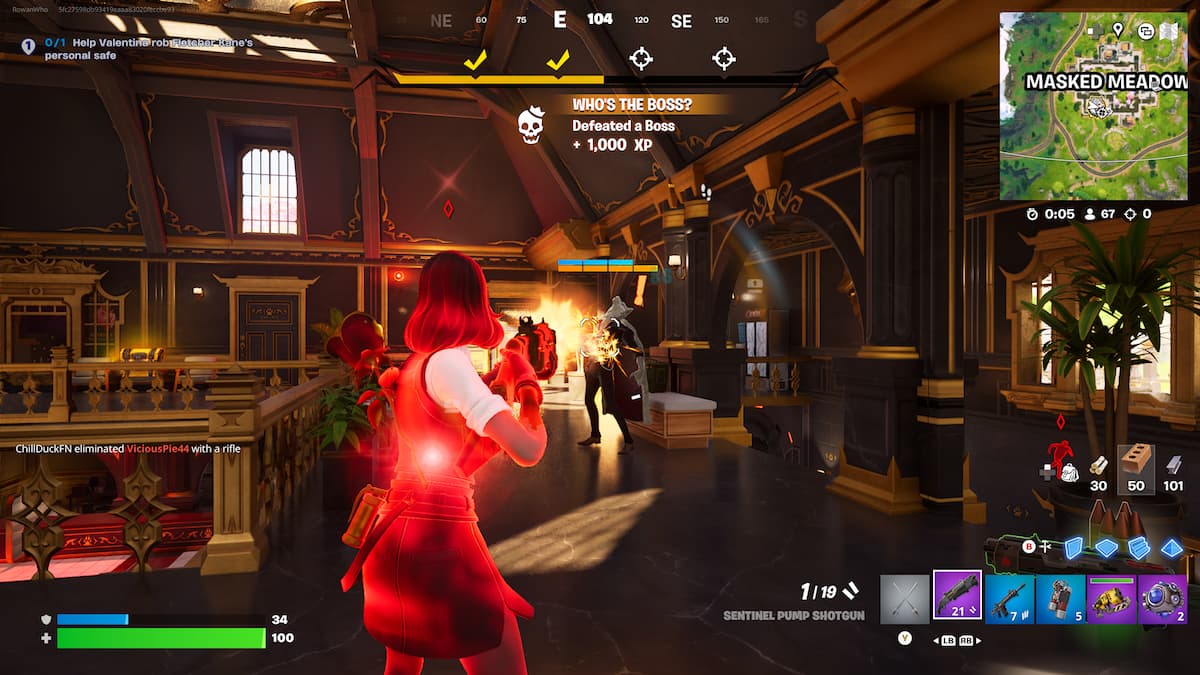
Task: Select the crossed pickaxe harvesting tool slot
Action: pyautogui.click(x=905, y=599)
